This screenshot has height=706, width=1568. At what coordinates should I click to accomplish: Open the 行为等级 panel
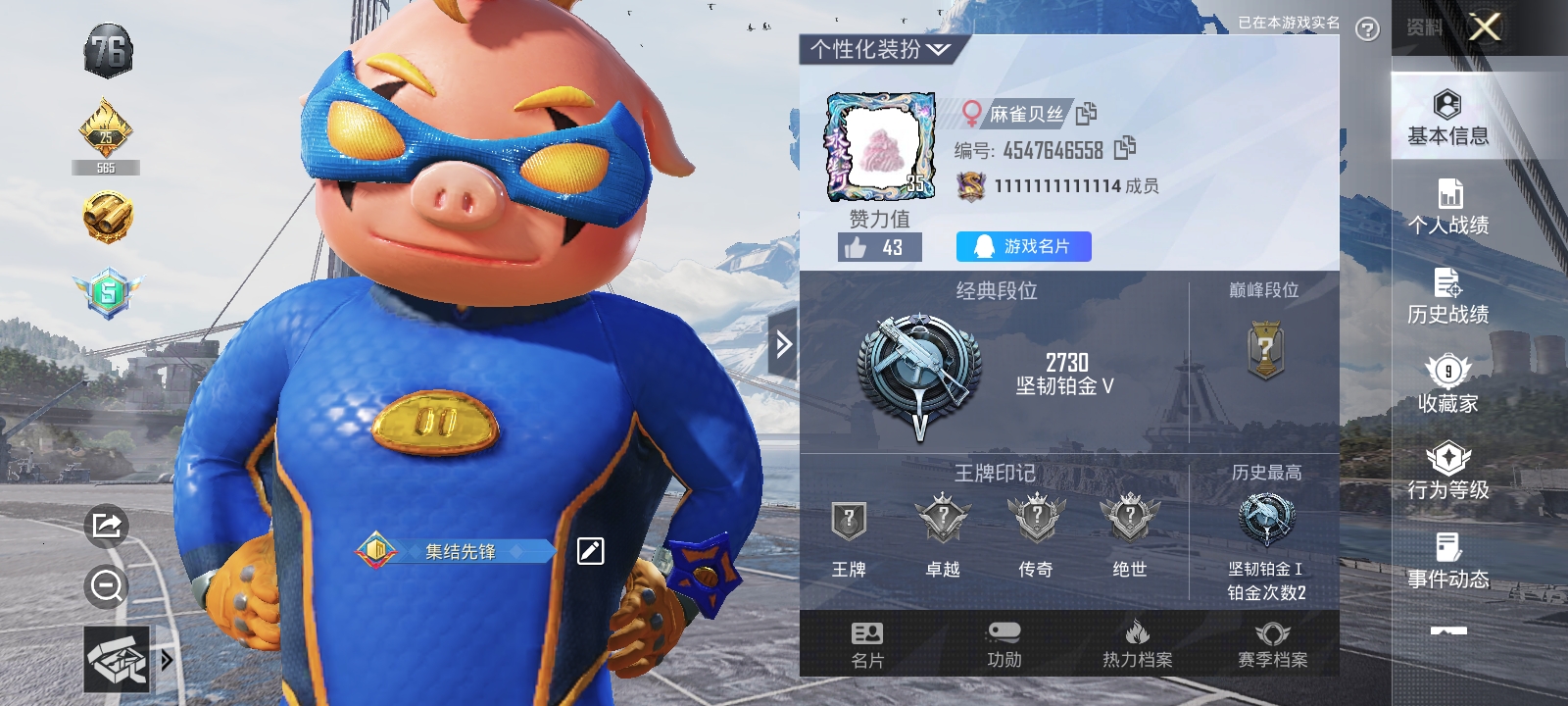pos(1448,471)
